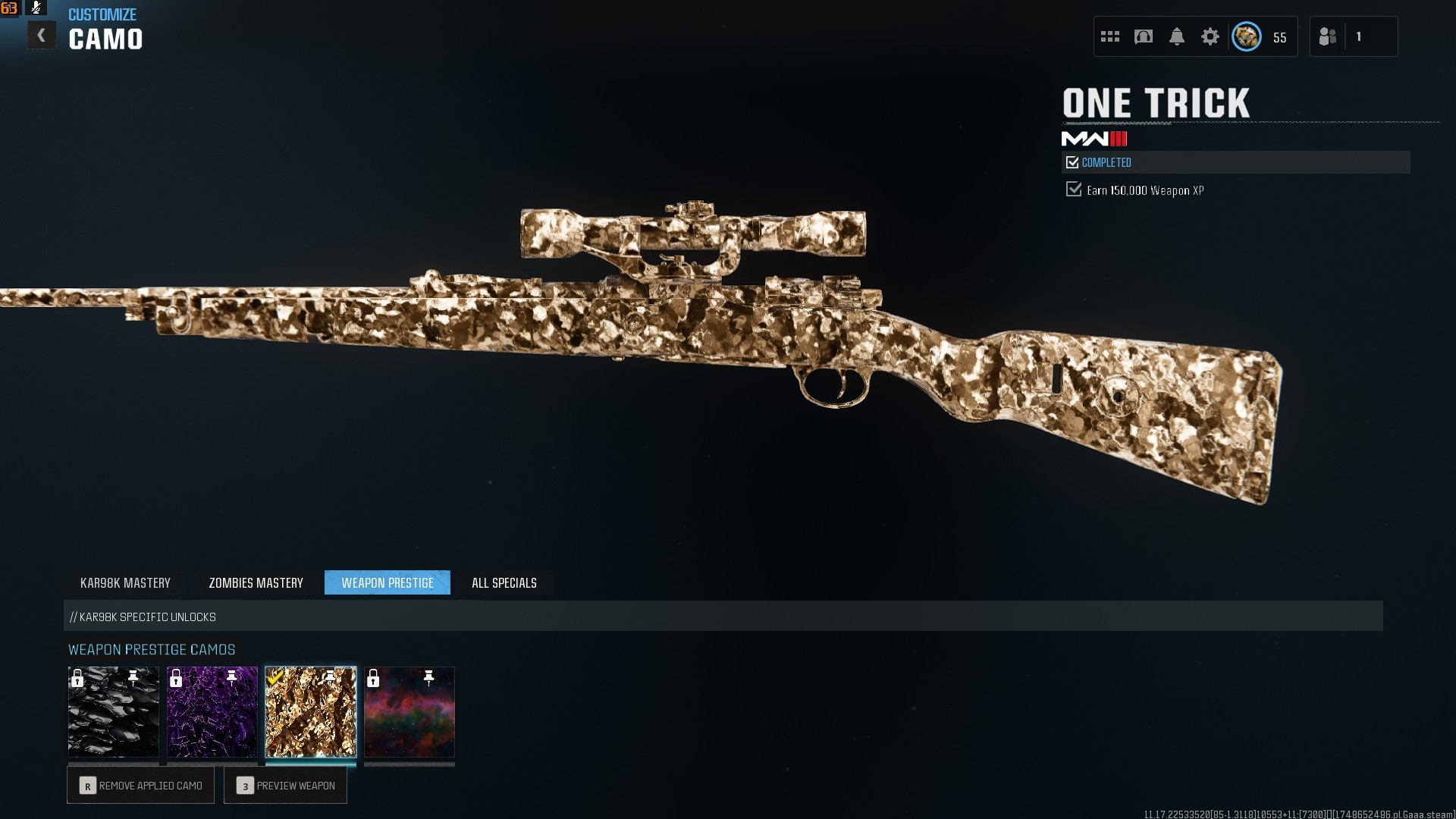Click Remove Applied Camo

[141, 786]
